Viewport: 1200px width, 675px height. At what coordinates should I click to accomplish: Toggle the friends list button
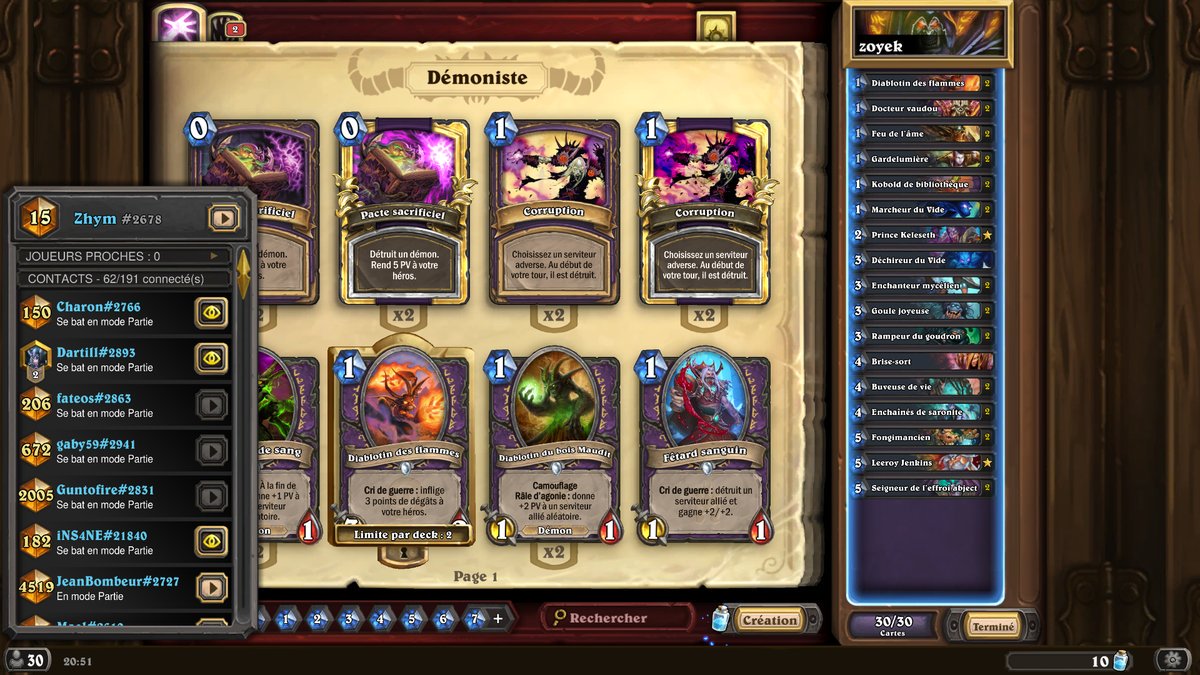coord(26,660)
